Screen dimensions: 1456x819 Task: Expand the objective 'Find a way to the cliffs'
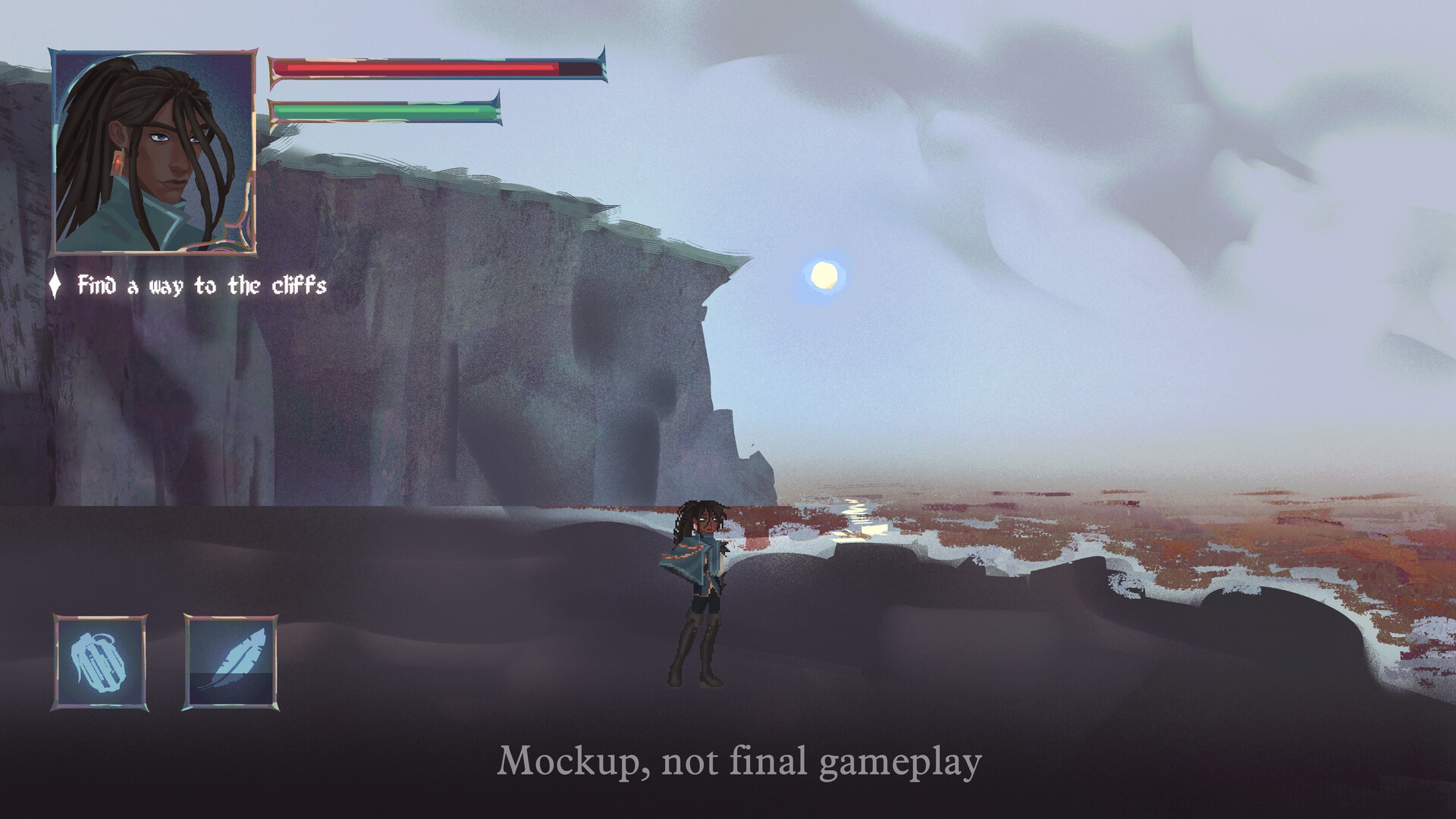pyautogui.click(x=201, y=285)
